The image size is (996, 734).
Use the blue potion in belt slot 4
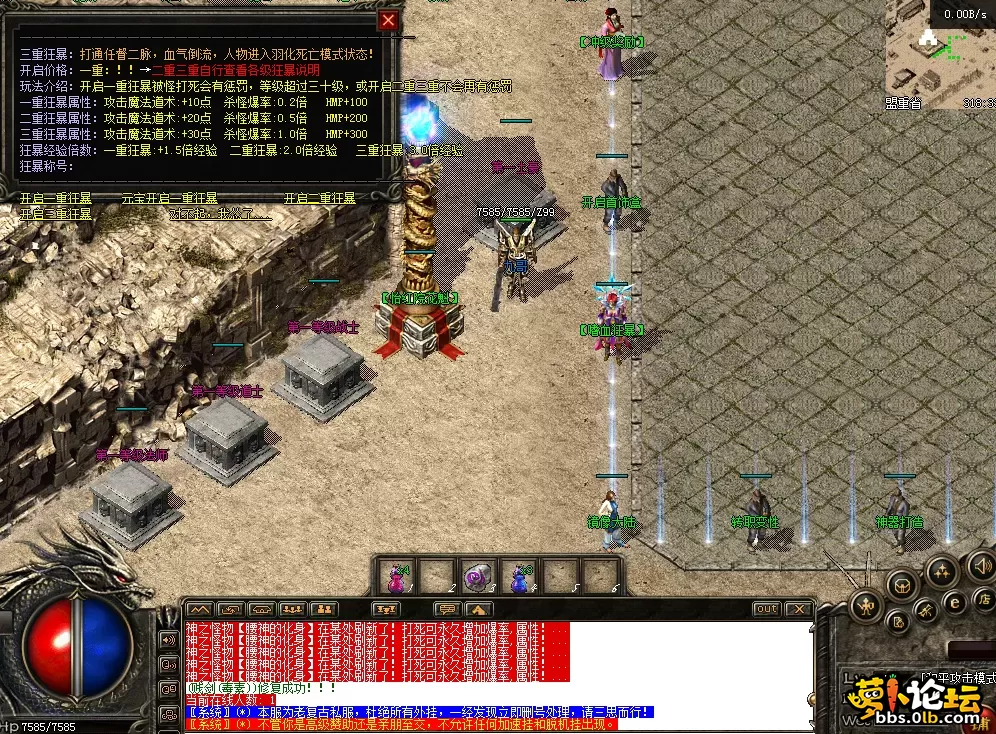point(519,577)
